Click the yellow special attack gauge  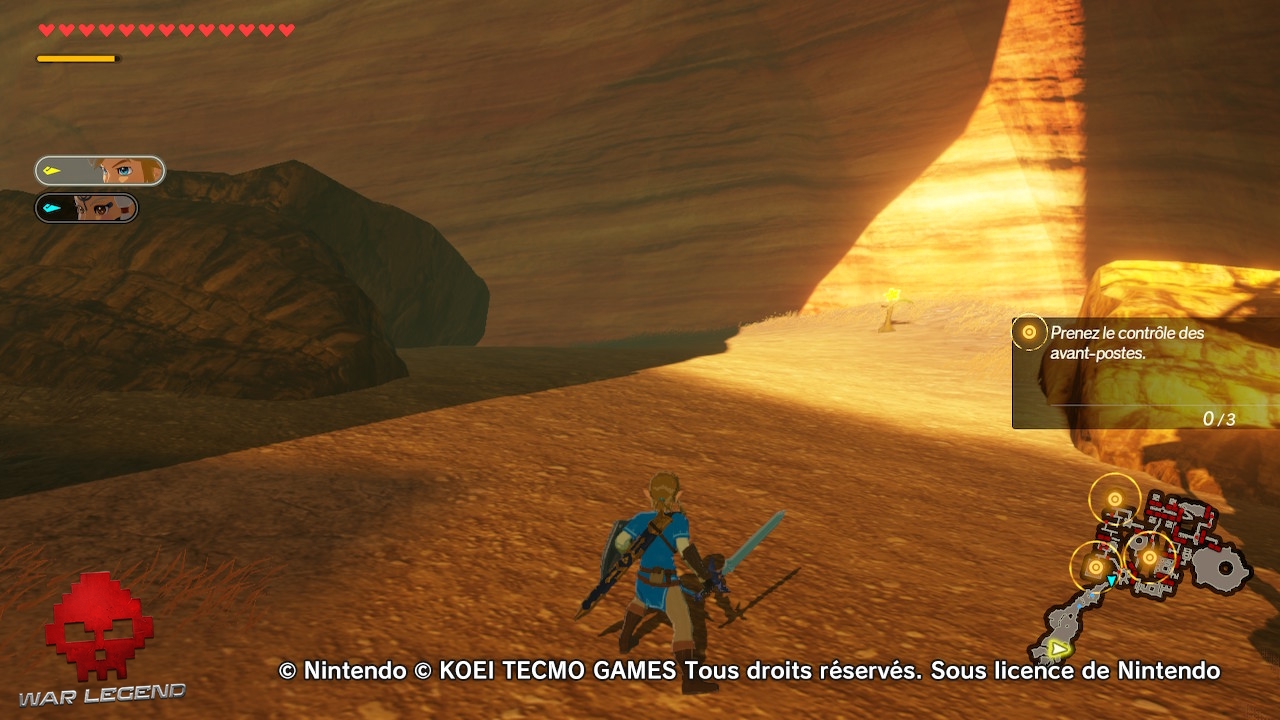click(x=75, y=57)
